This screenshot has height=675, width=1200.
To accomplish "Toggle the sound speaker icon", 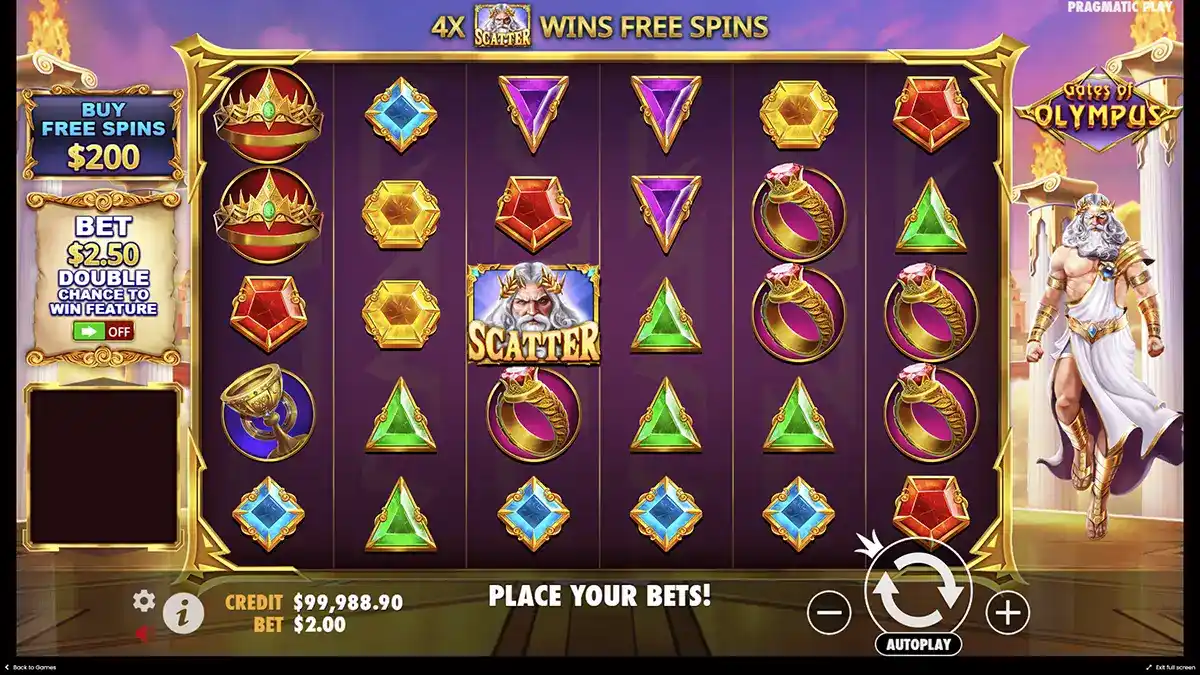I will click(x=144, y=633).
